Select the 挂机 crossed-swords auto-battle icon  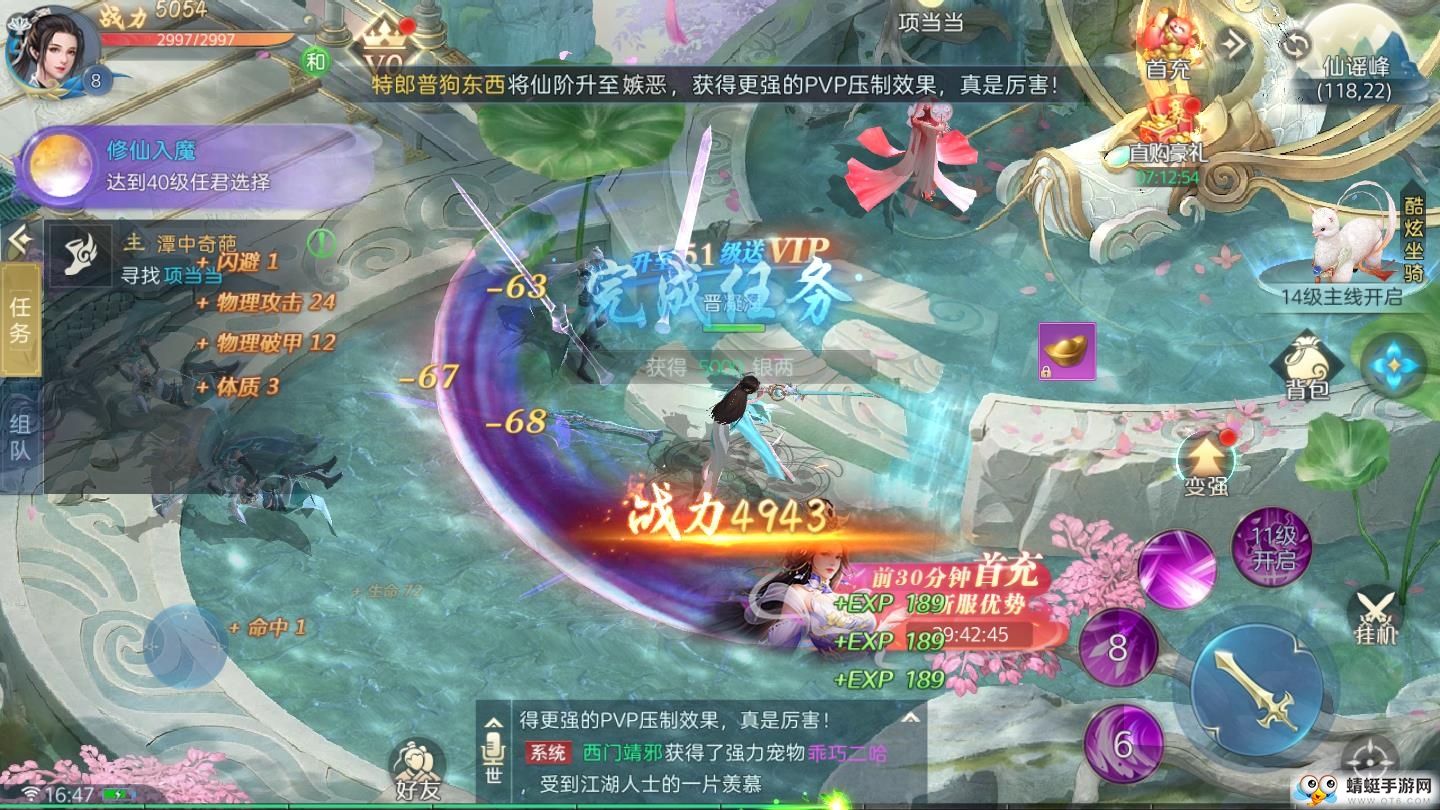point(1377,615)
